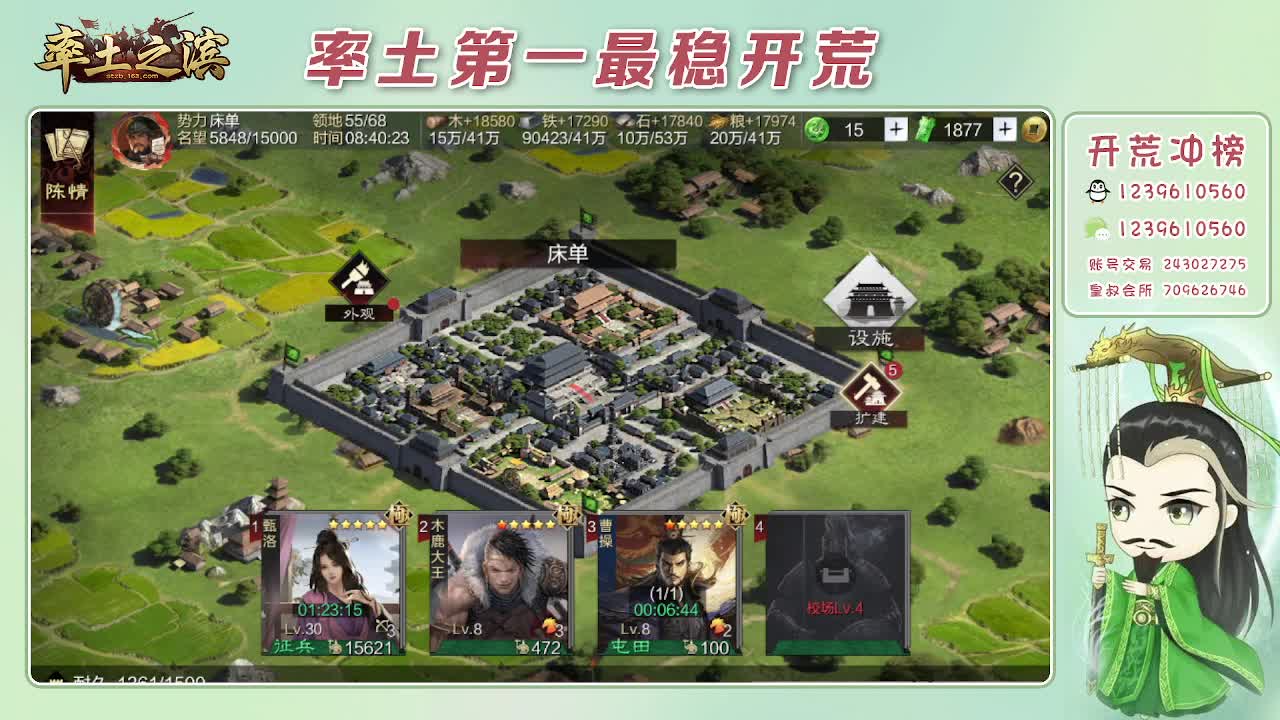This screenshot has height=720, width=1280.
Task: Click the iron resource icon showing +17290
Action: click(x=524, y=120)
